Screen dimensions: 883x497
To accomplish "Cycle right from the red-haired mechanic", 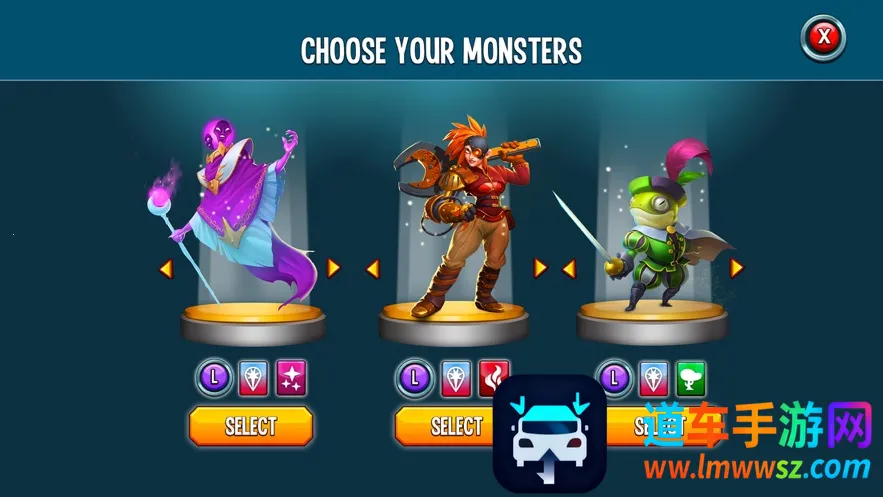I will tap(540, 268).
